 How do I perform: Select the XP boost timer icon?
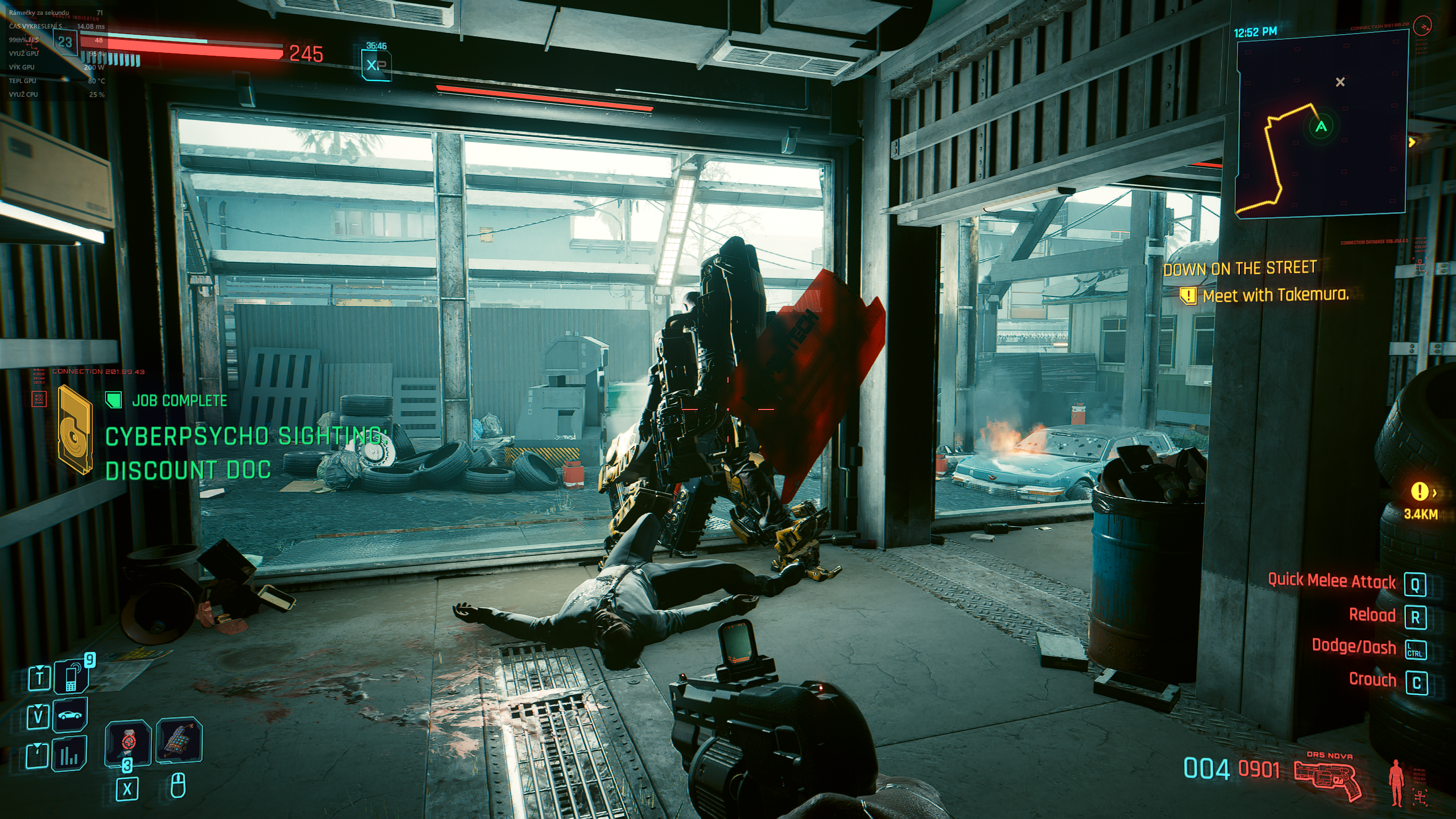click(x=375, y=64)
